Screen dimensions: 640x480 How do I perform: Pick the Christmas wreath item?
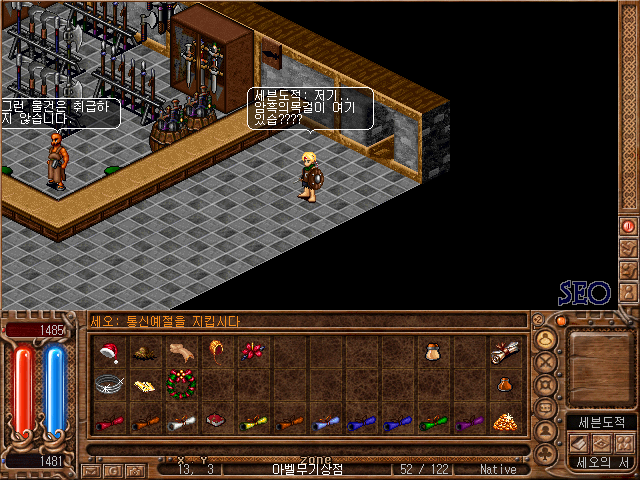click(x=182, y=384)
